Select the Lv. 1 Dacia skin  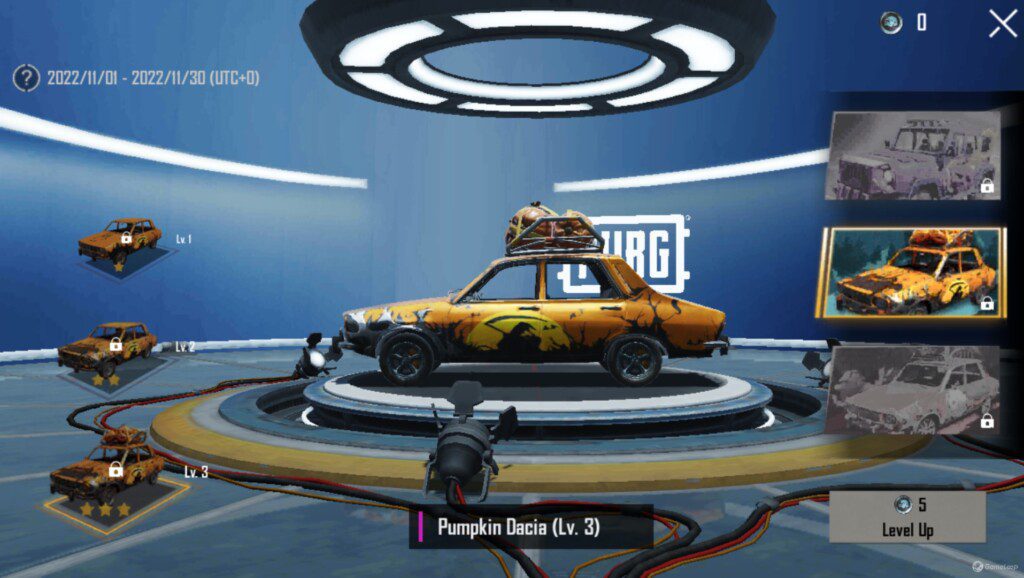(x=120, y=243)
